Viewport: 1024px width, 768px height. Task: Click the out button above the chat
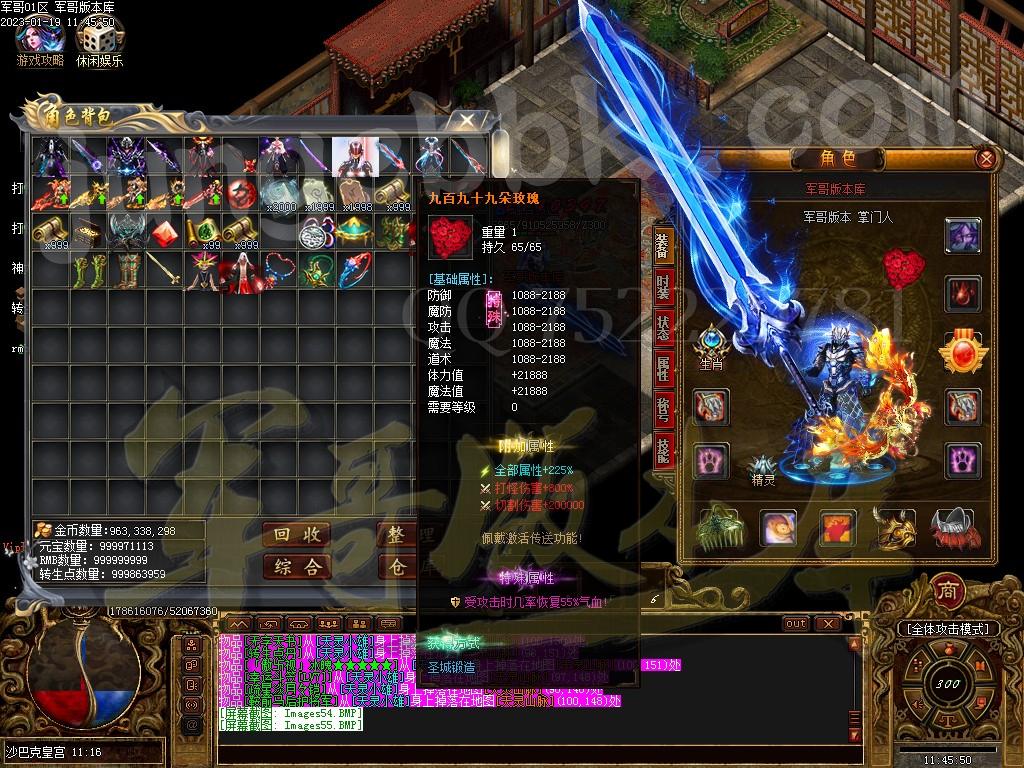point(796,623)
